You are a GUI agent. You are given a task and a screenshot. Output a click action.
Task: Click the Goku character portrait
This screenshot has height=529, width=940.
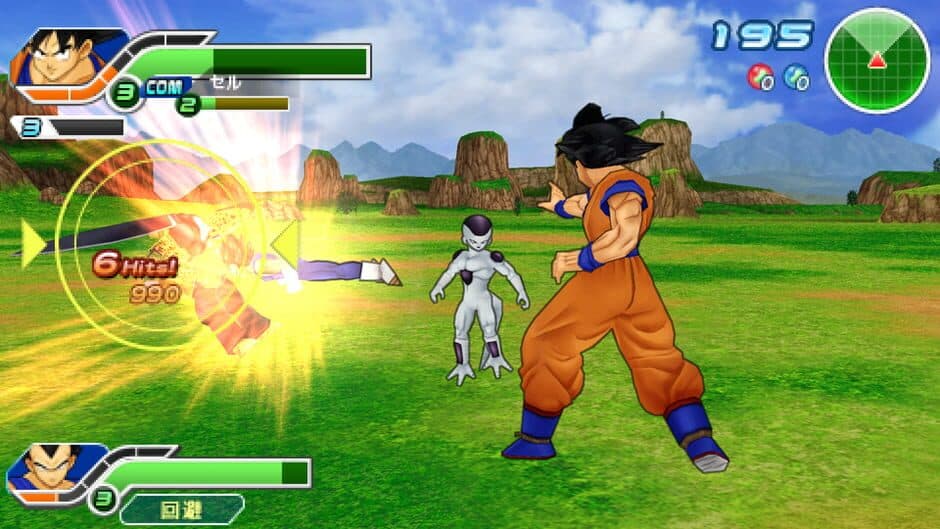(x=60, y=58)
